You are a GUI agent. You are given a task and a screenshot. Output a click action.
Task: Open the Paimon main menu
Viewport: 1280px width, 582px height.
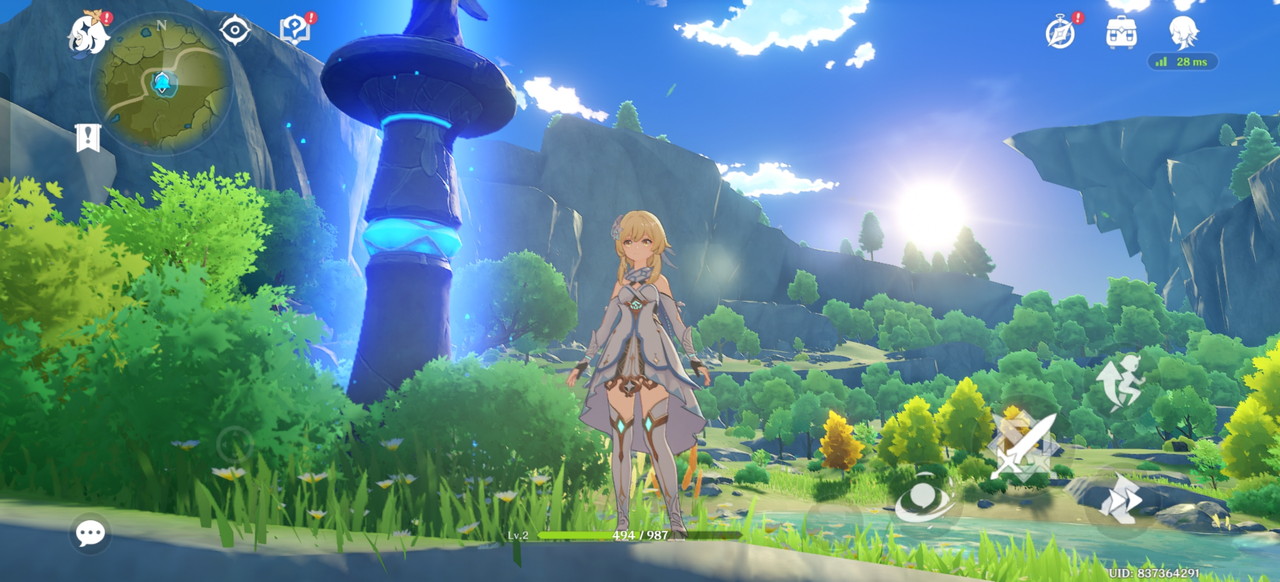87,34
